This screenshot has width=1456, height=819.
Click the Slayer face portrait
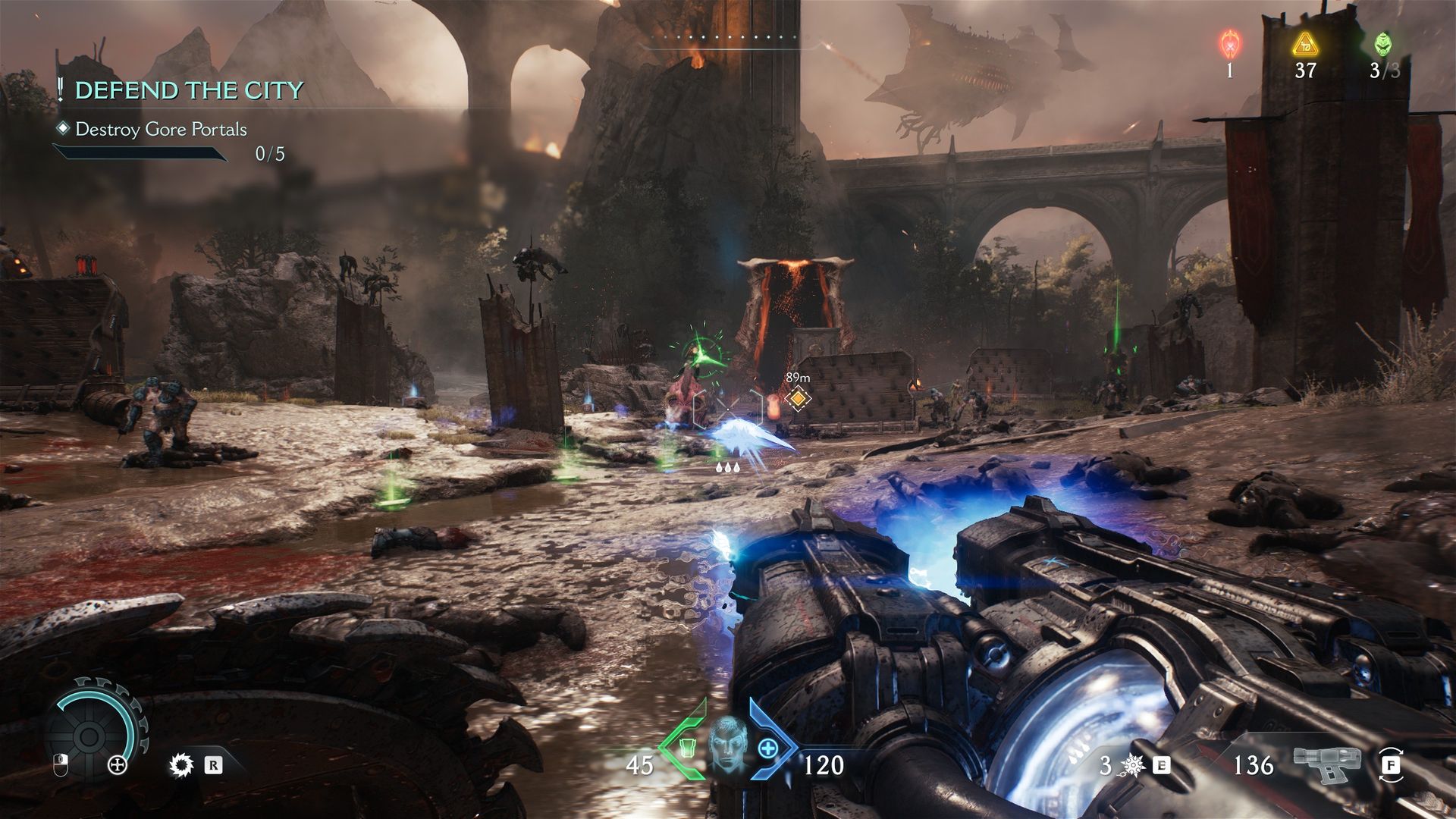tap(727, 742)
